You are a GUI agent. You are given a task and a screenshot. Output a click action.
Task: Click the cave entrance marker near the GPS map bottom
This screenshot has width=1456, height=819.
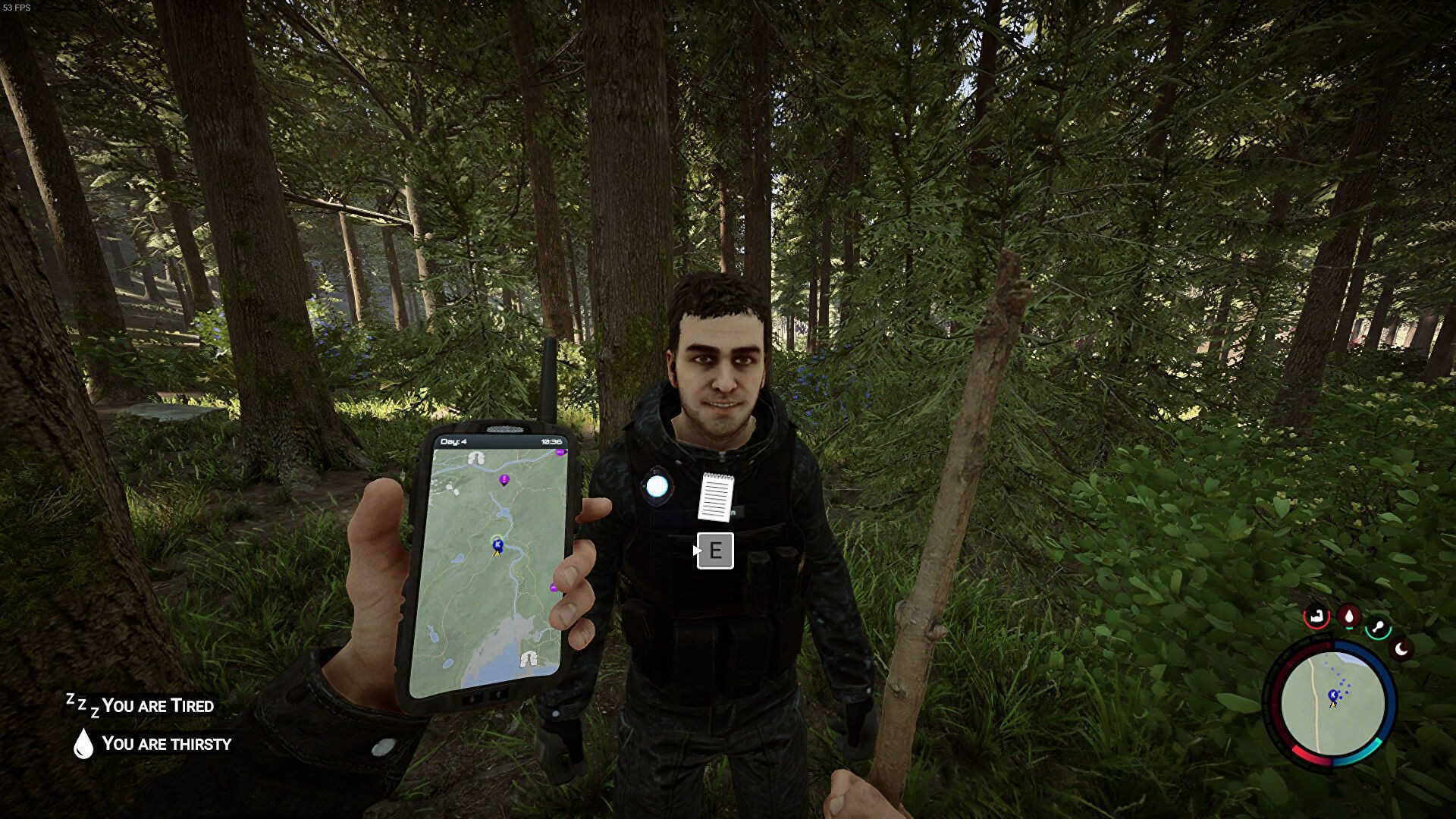529,659
